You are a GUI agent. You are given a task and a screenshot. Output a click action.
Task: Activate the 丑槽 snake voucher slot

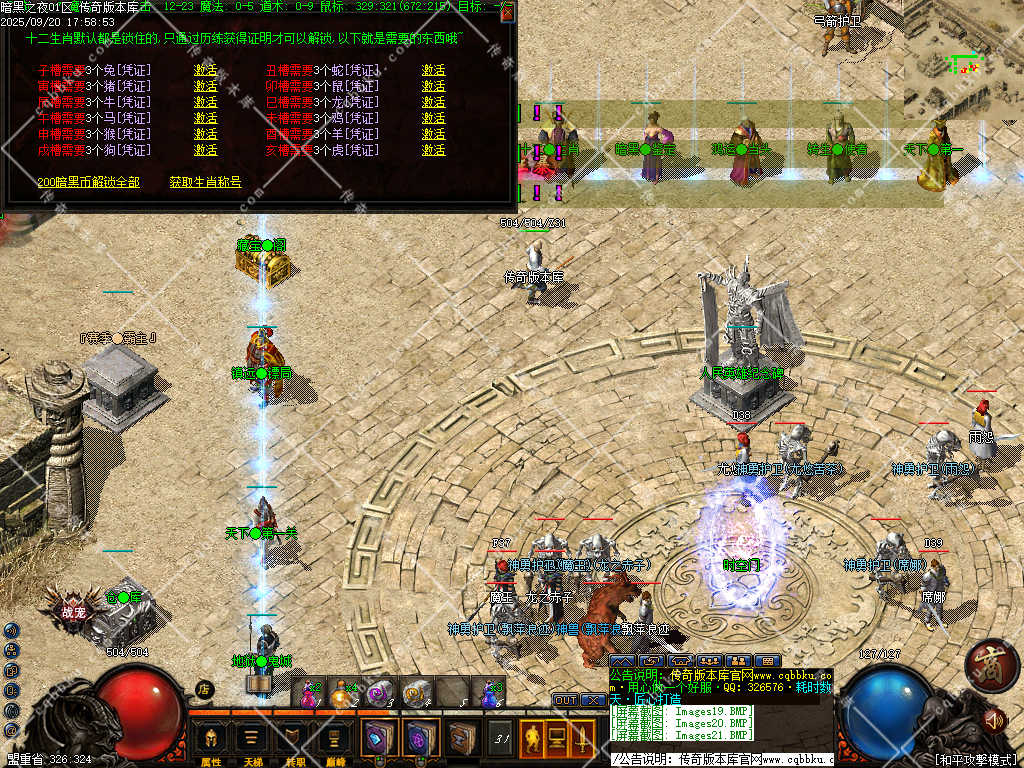coord(433,71)
